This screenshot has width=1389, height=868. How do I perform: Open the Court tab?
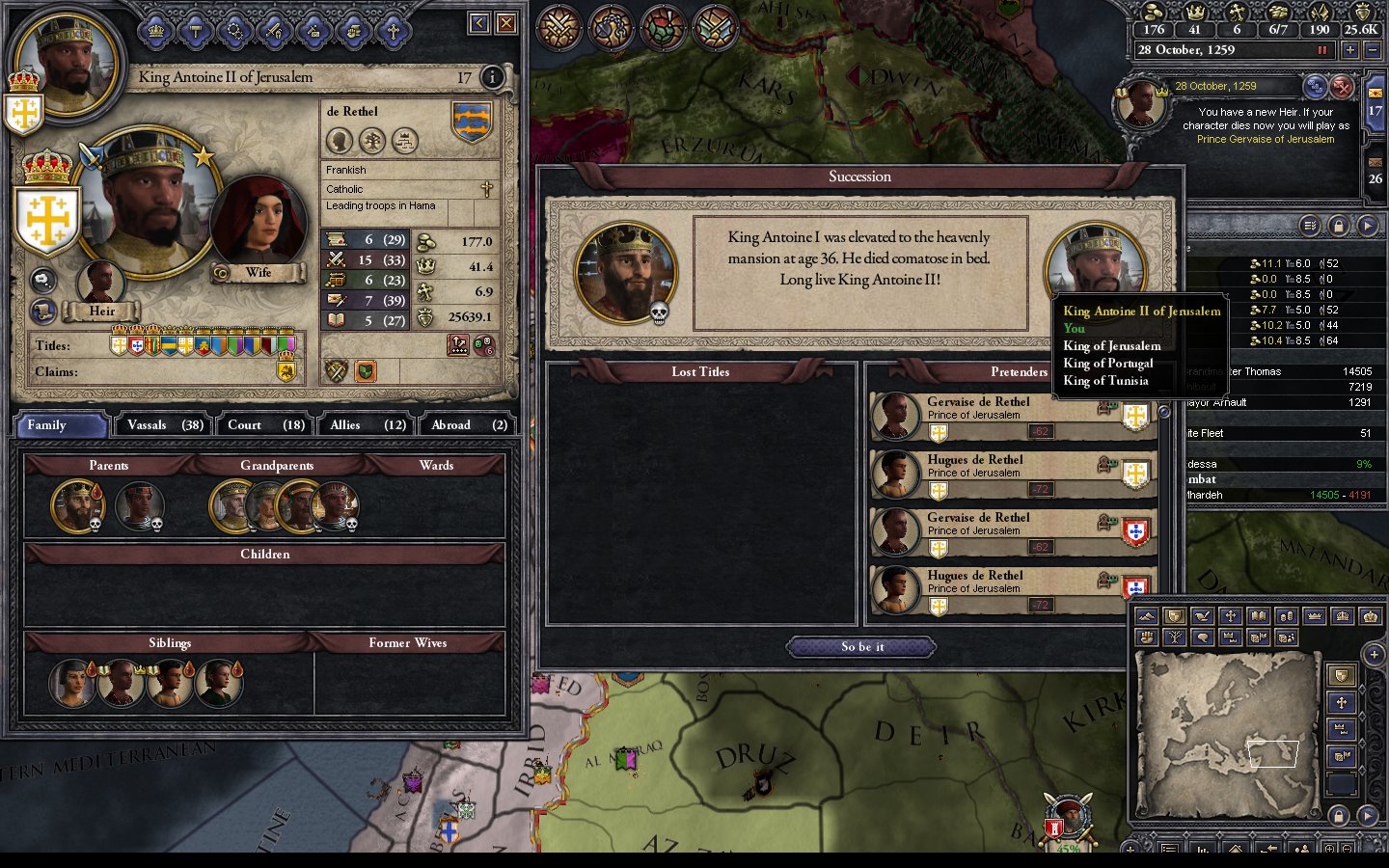(x=265, y=425)
